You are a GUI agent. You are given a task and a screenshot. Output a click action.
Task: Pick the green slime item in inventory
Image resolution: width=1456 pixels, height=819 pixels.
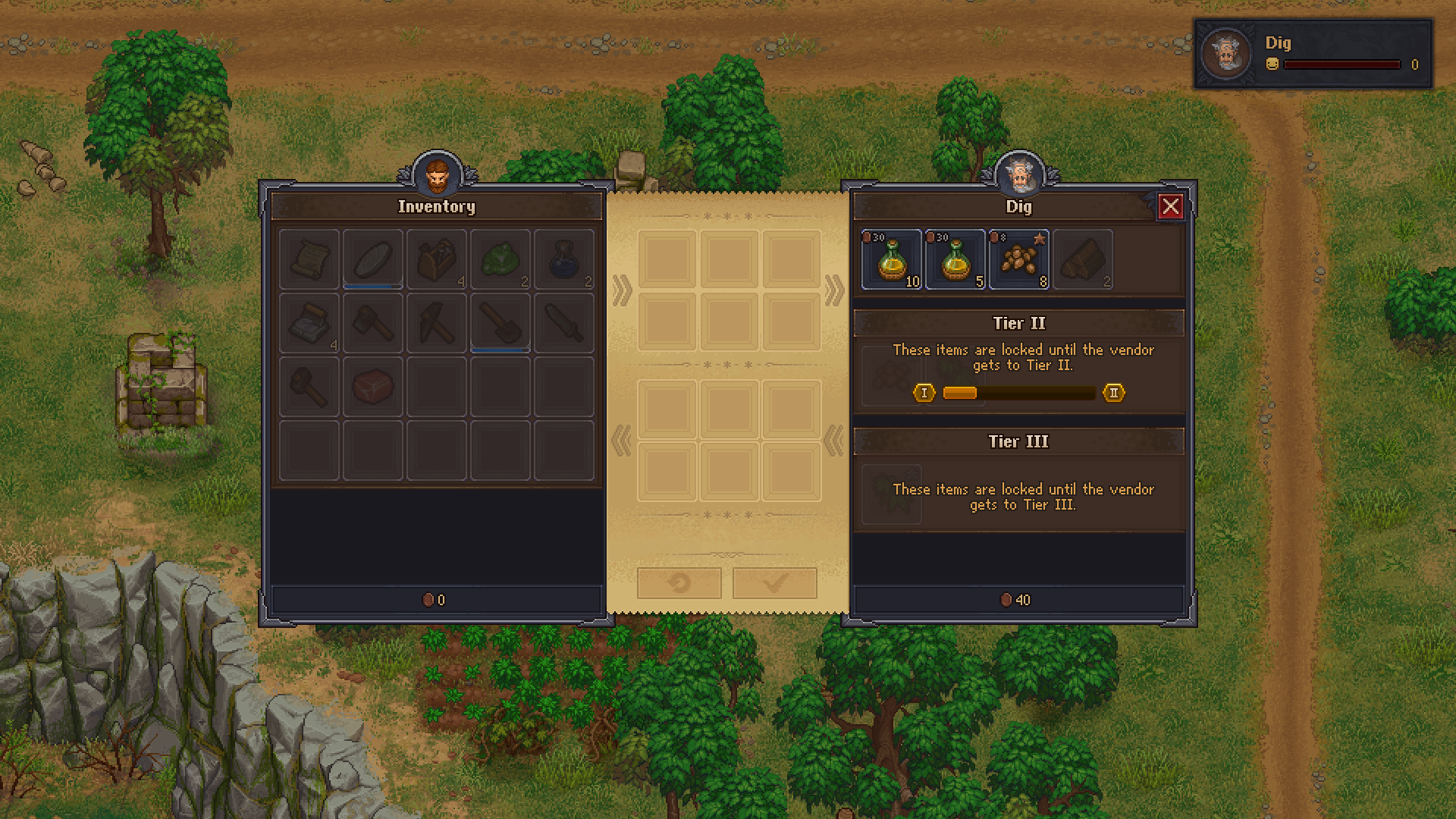pyautogui.click(x=500, y=260)
